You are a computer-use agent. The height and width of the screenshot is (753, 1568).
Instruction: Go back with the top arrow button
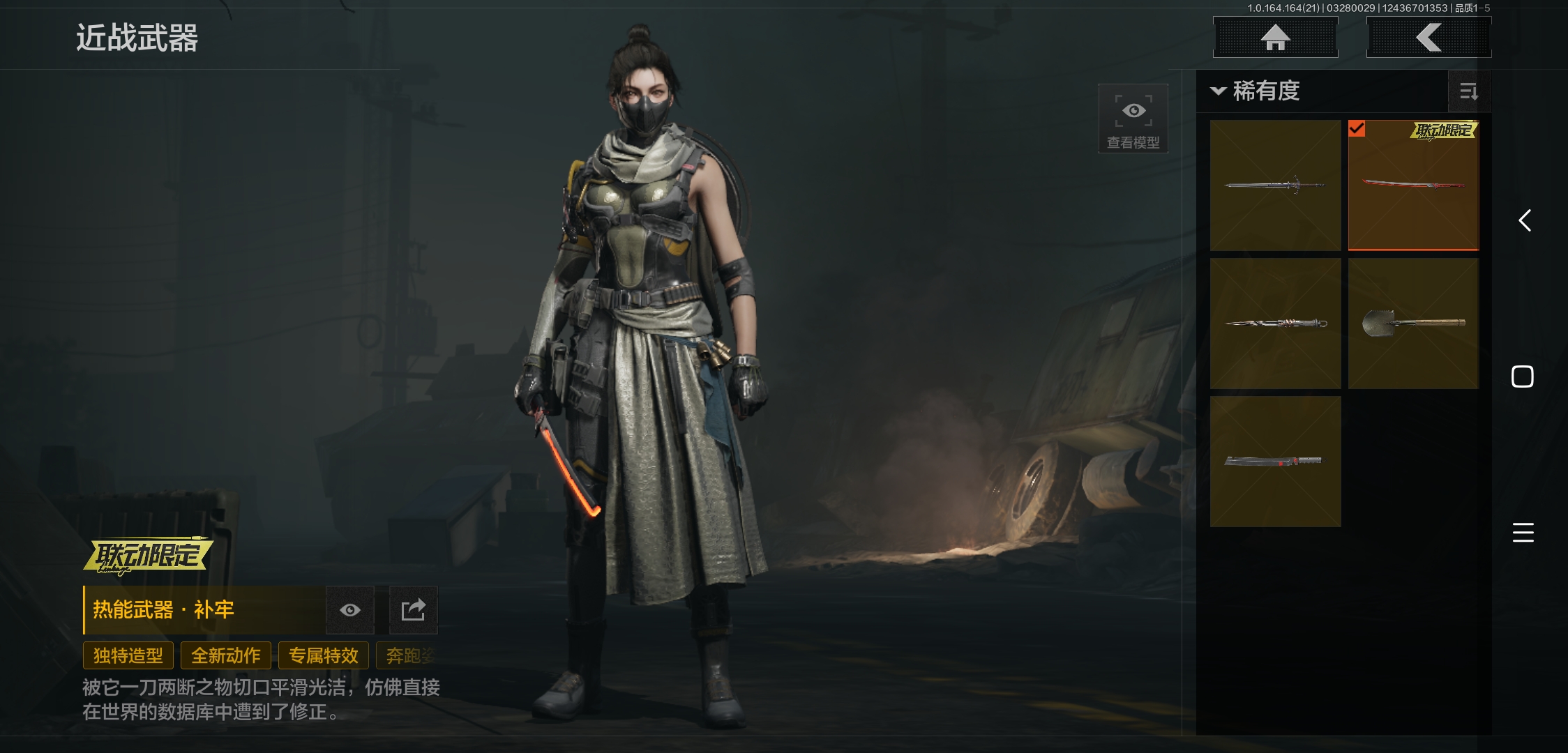pos(1428,38)
